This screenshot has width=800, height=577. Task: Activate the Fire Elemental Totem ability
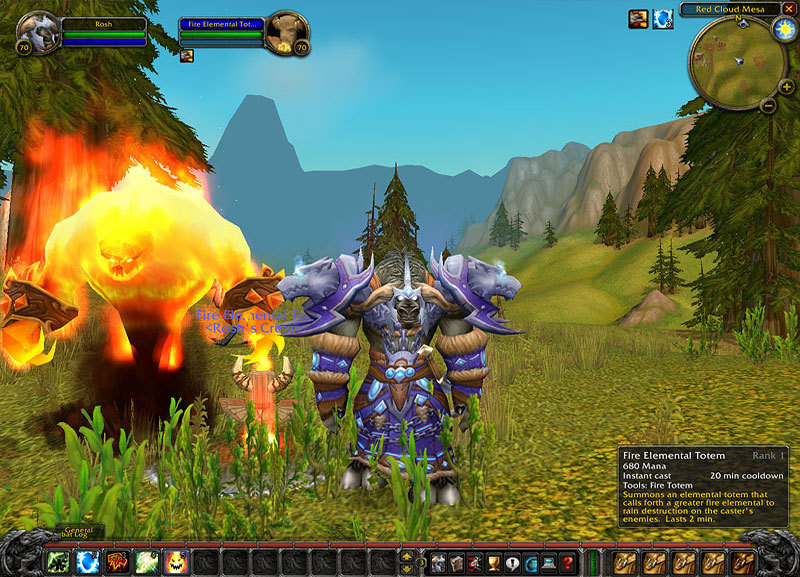[x=176, y=561]
